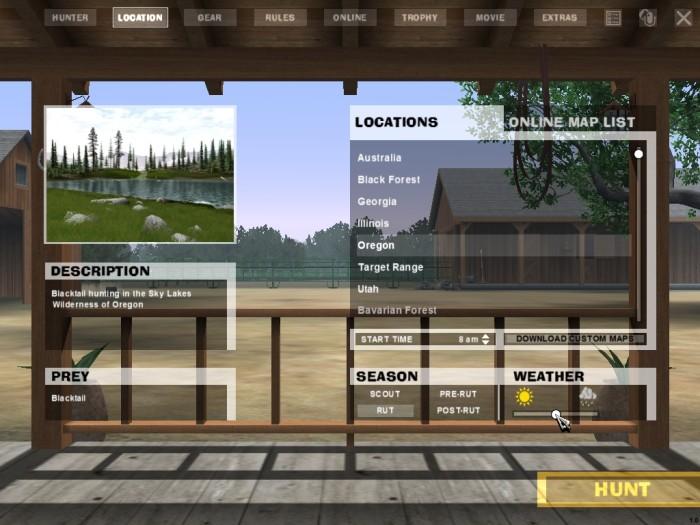Choose the Pre-Rut season
700x525 pixels.
459,394
